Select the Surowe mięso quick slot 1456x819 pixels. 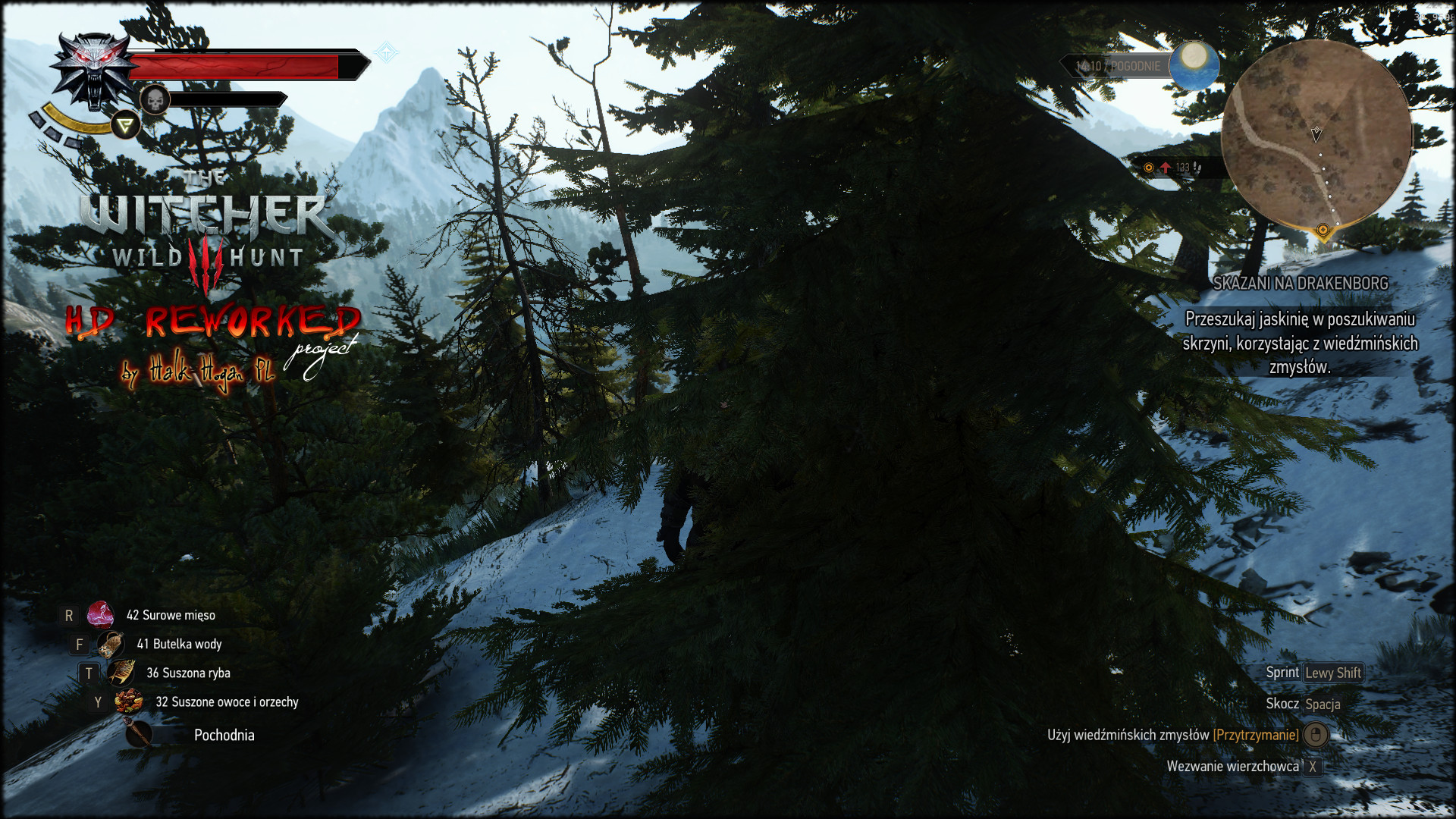(x=100, y=615)
